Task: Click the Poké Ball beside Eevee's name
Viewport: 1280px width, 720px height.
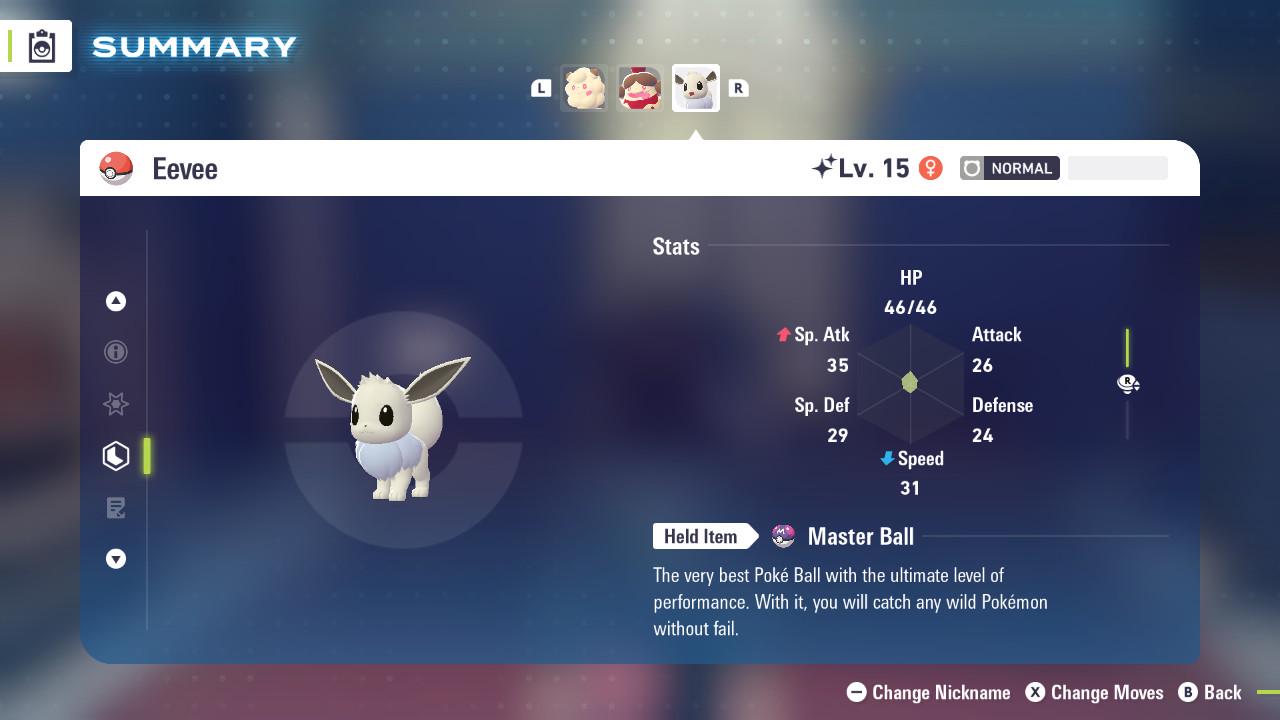Action: click(117, 168)
